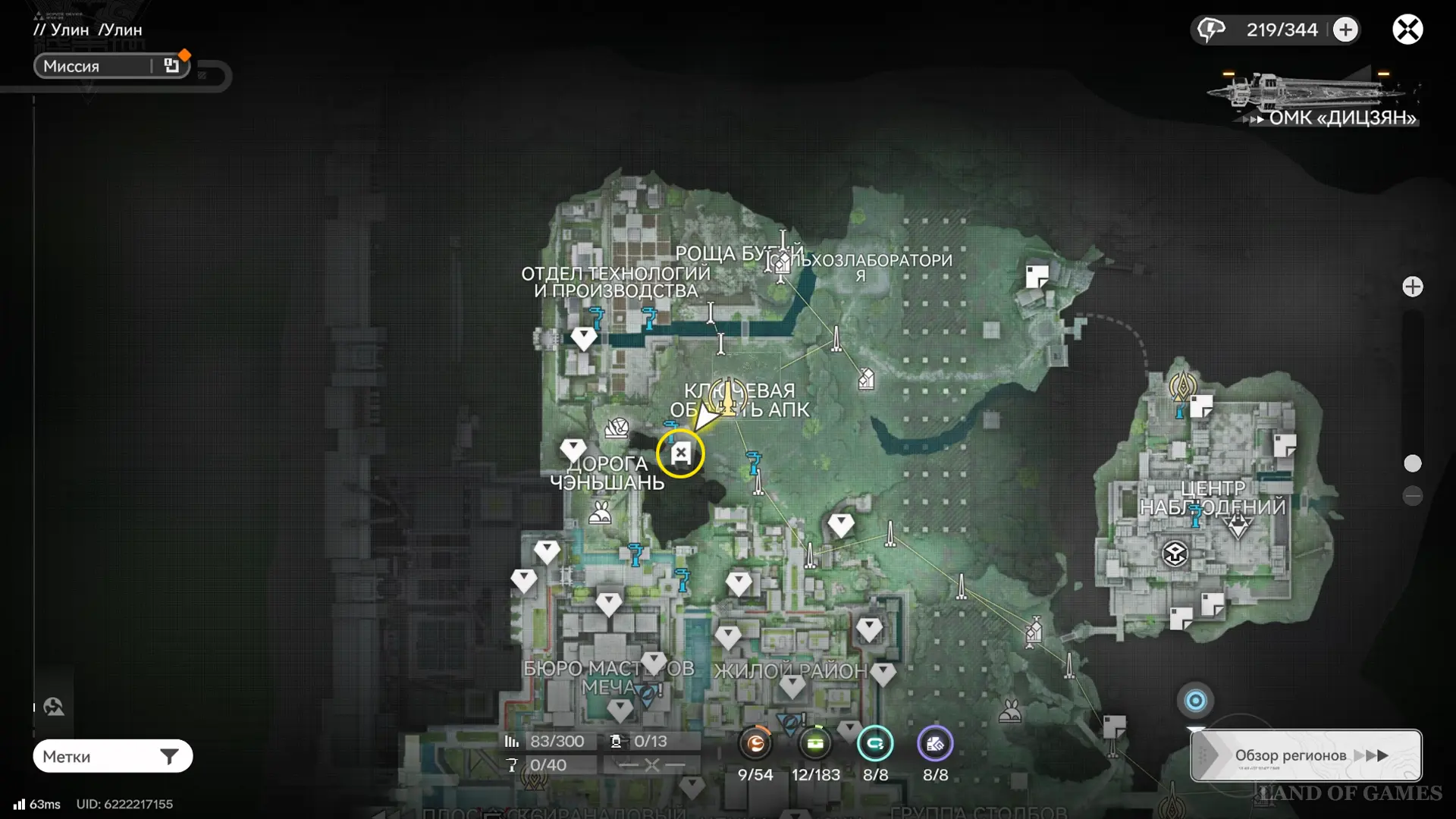This screenshot has width=1456, height=819.
Task: Center map using blue locate icon
Action: pos(1195,701)
